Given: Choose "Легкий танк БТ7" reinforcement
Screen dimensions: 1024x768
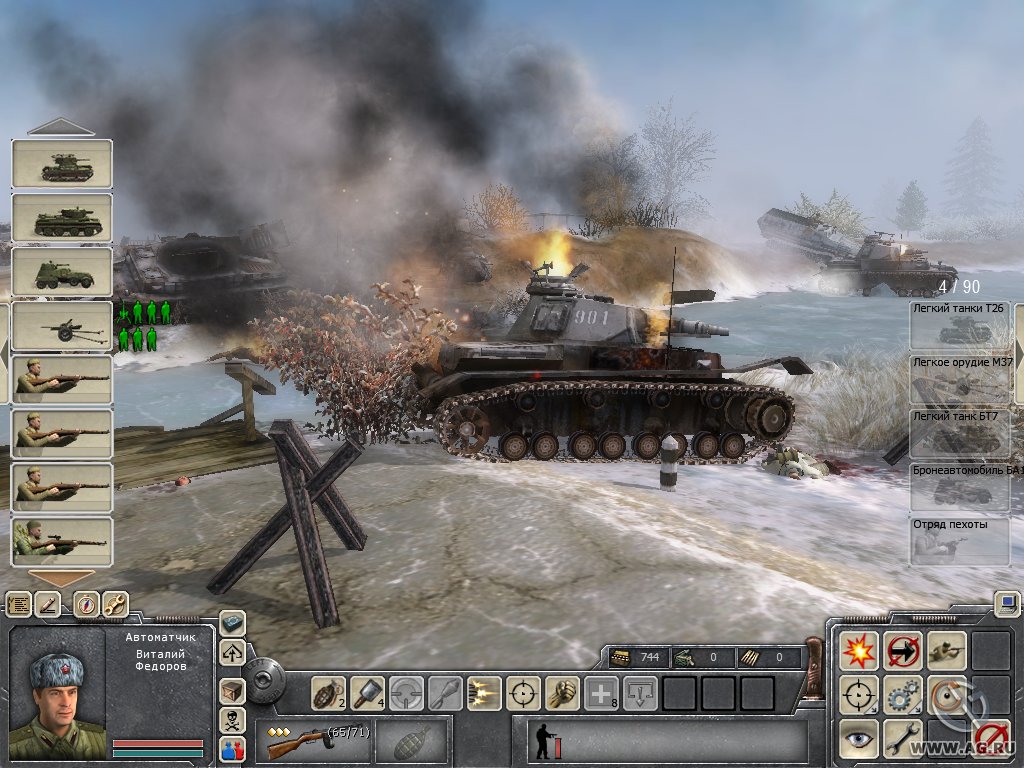Looking at the screenshot, I should 960,433.
